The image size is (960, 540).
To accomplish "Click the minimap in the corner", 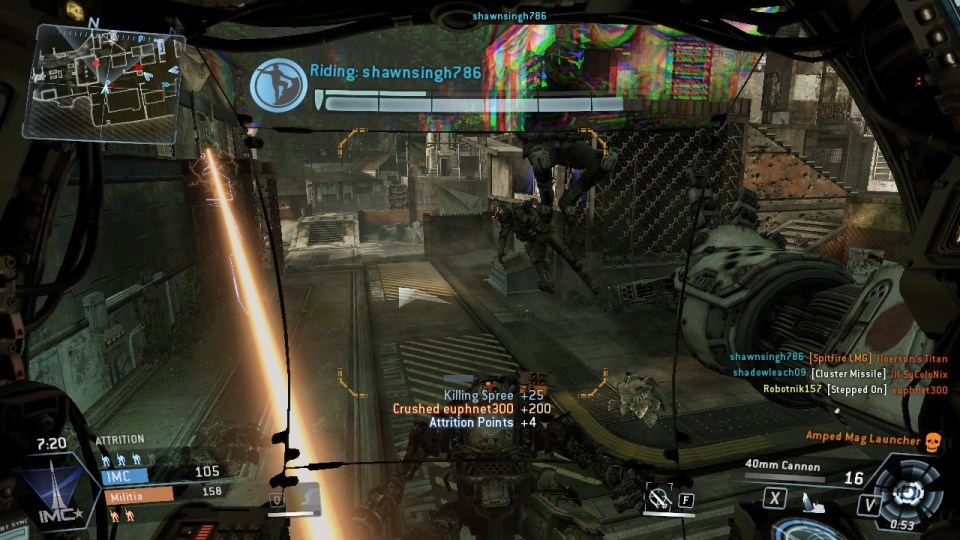I will click(x=102, y=79).
